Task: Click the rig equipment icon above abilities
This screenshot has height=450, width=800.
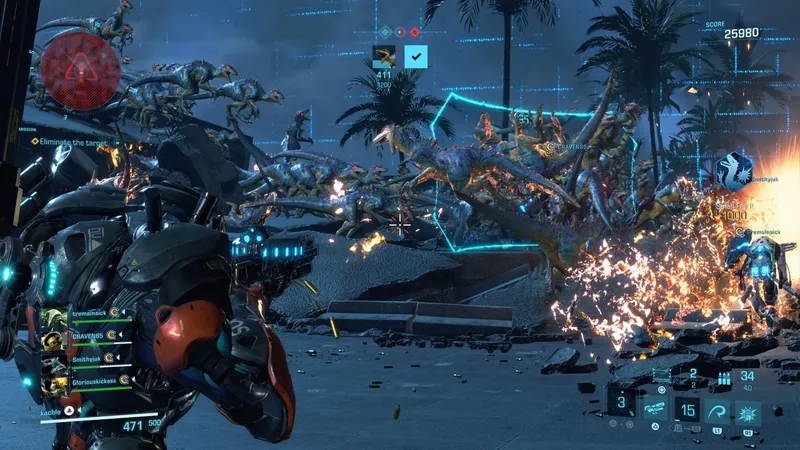Action: [x=660, y=375]
